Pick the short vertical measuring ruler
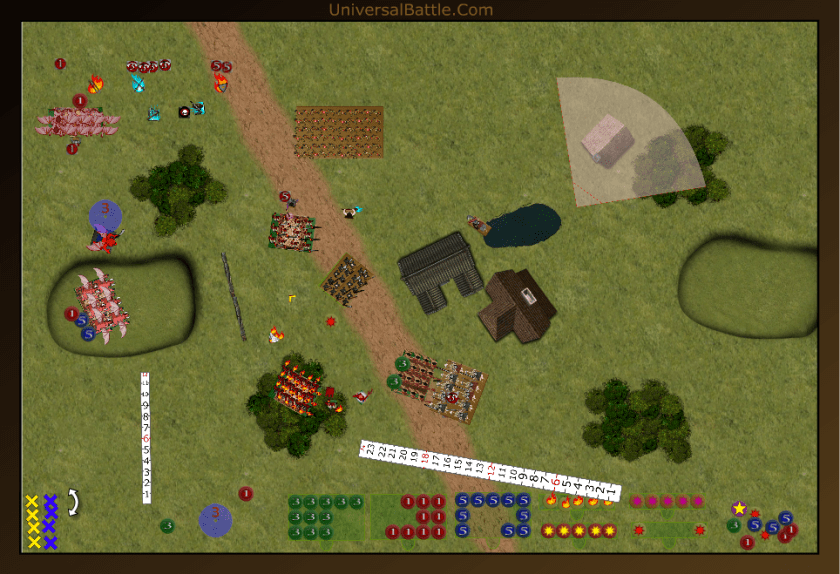The height and width of the screenshot is (574, 840). 146,437
